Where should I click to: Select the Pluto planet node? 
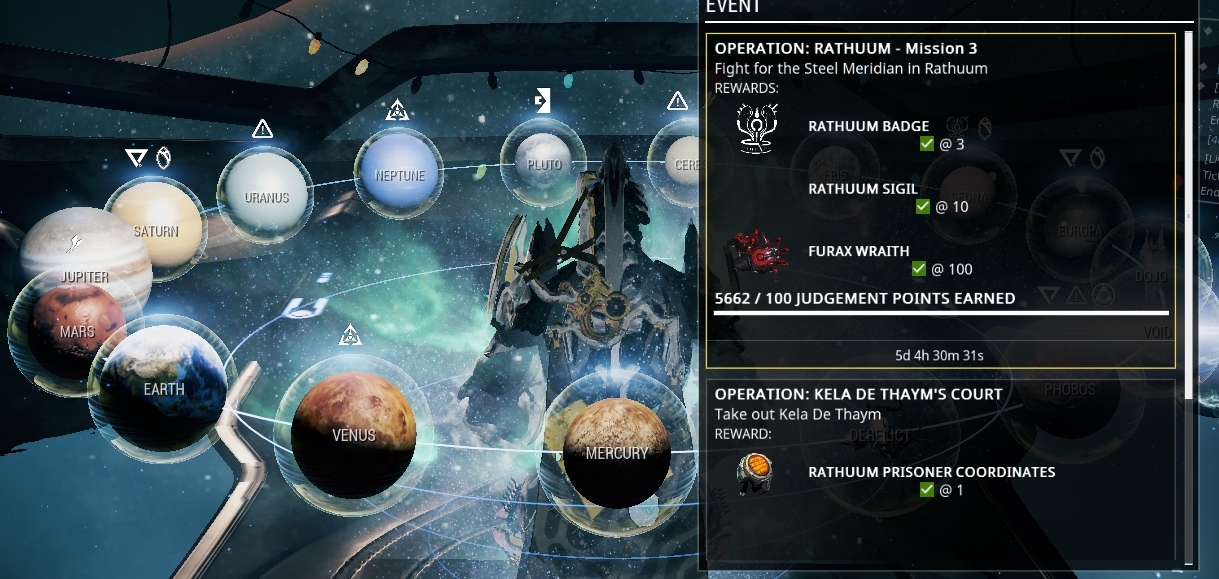544,163
